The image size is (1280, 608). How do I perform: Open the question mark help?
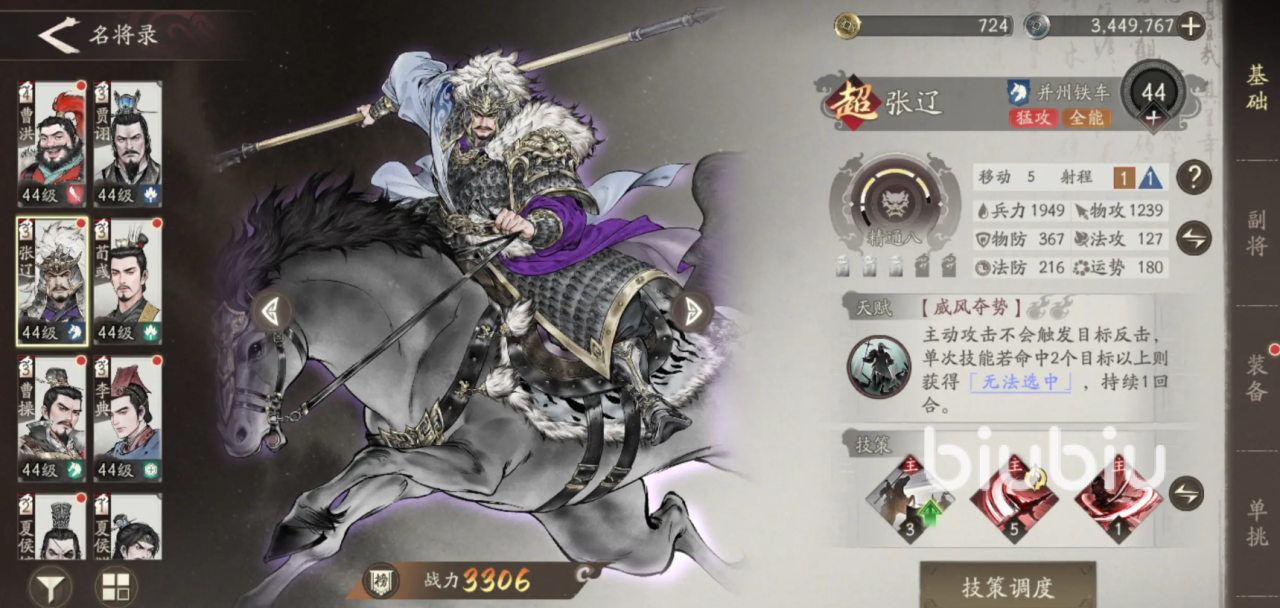pos(1193,178)
